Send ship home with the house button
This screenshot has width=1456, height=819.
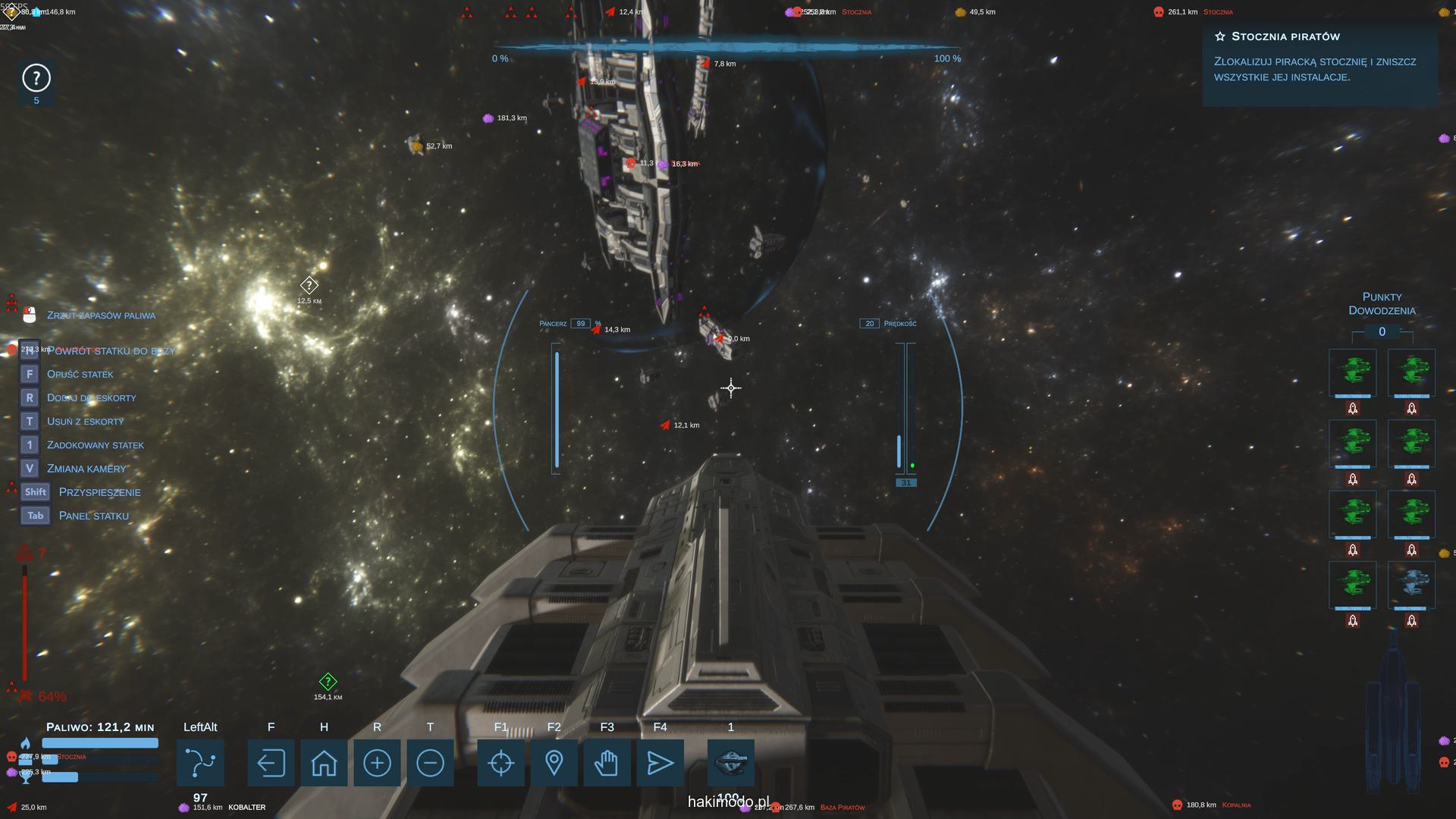click(324, 763)
